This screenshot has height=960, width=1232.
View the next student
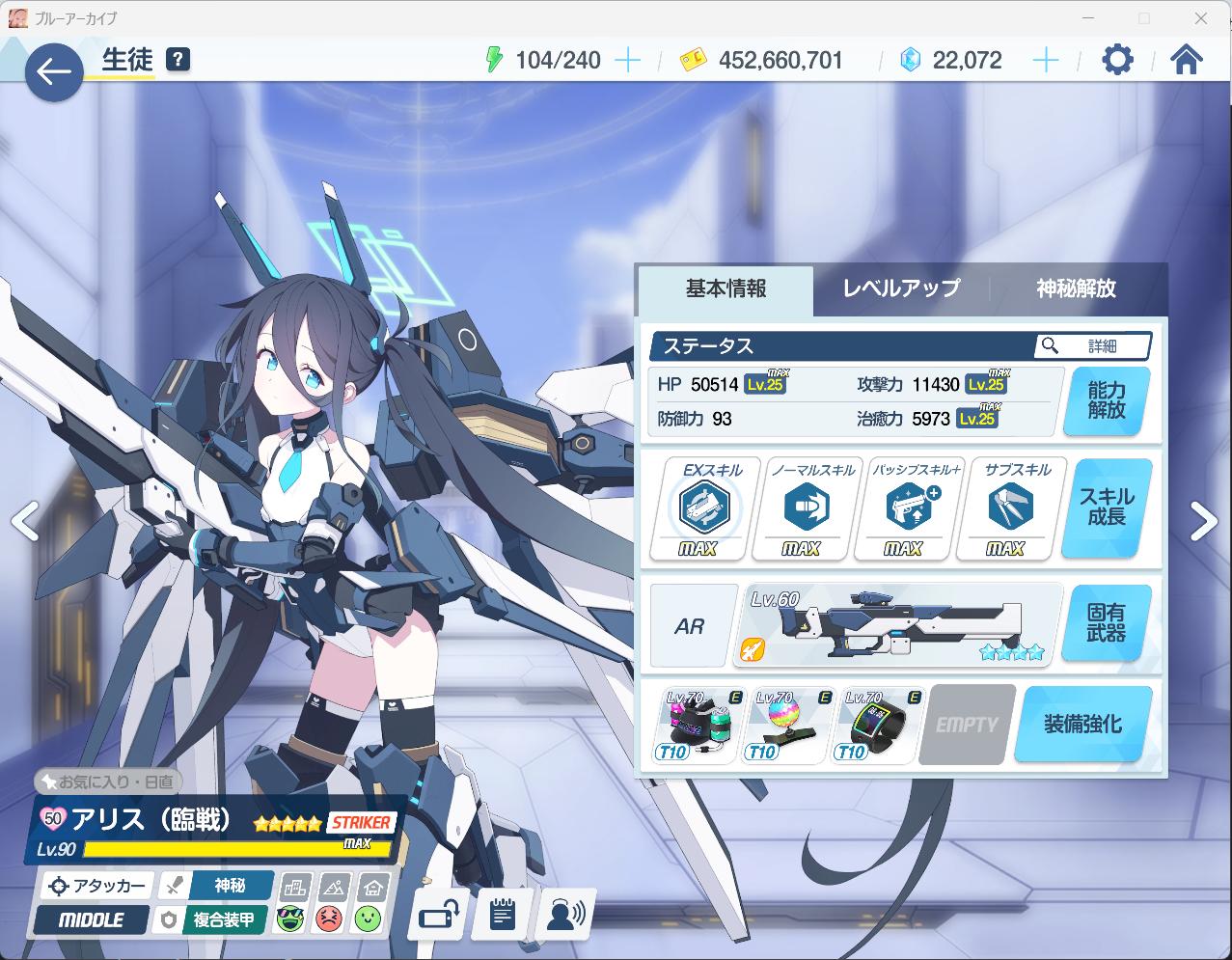tap(1203, 521)
